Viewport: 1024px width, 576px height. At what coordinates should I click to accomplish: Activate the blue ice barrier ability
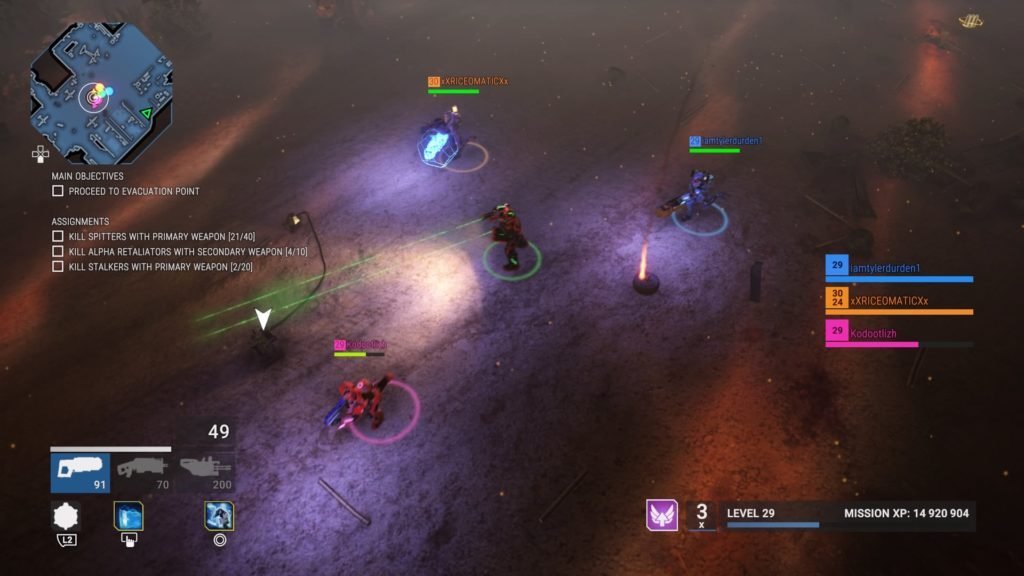[129, 516]
